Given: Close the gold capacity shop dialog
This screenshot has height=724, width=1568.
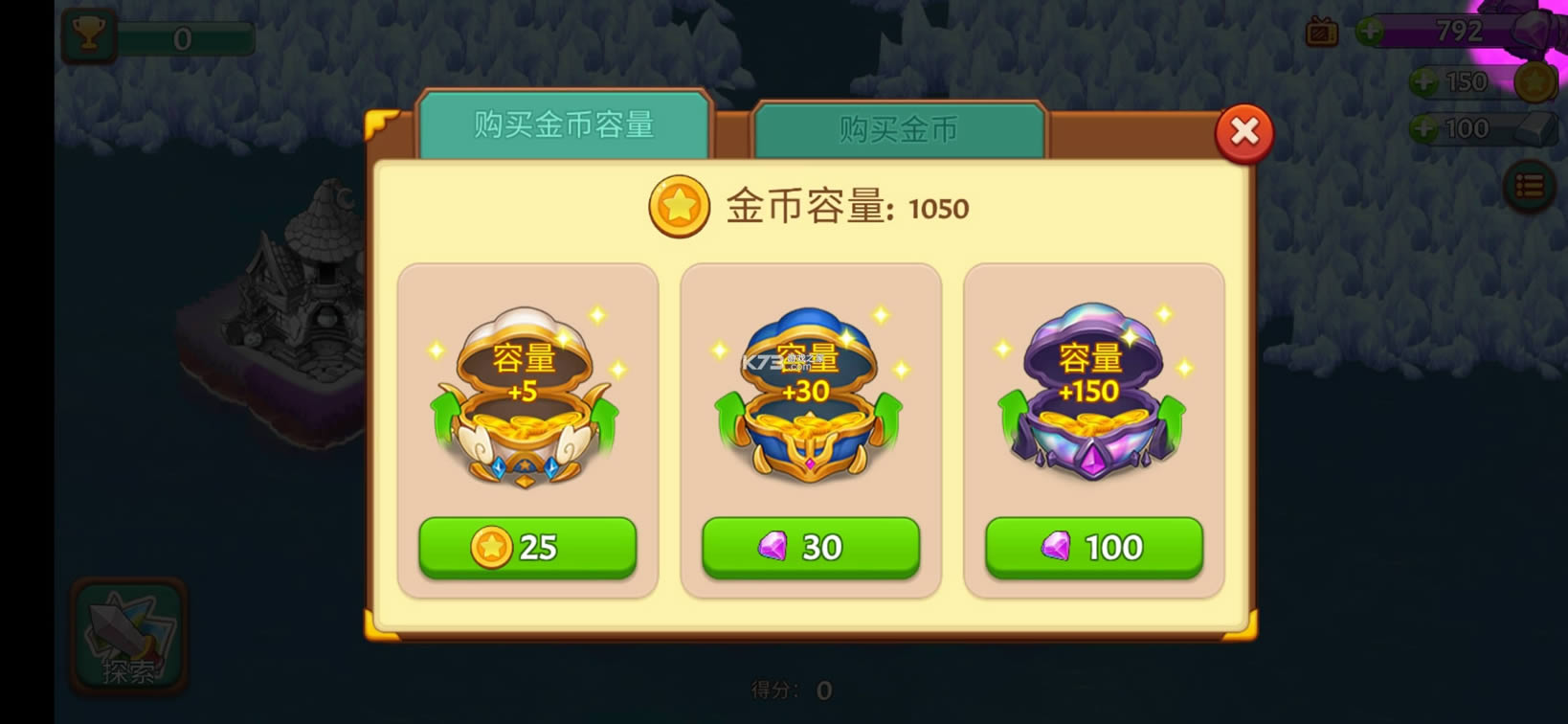Looking at the screenshot, I should point(1243,133).
